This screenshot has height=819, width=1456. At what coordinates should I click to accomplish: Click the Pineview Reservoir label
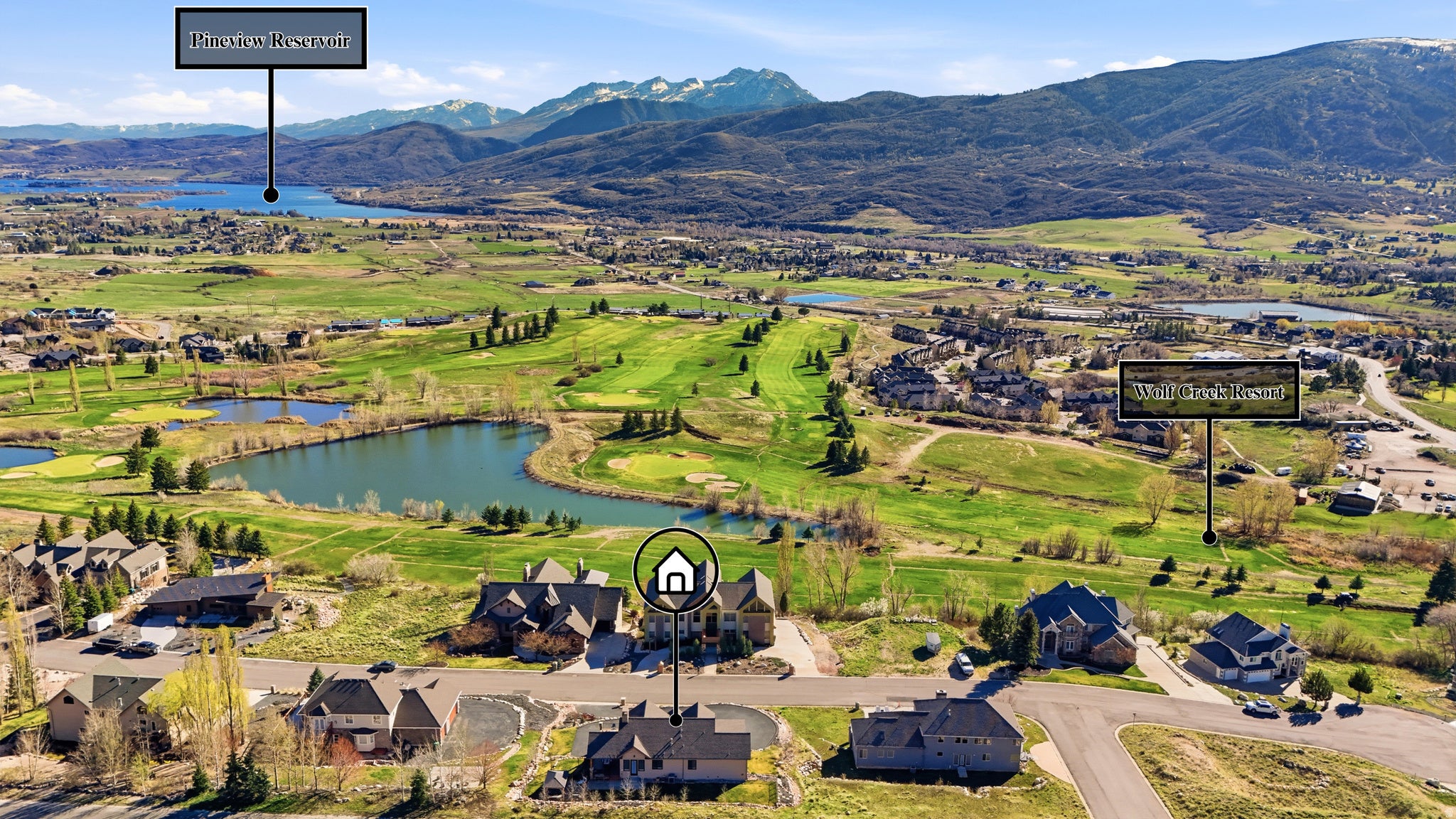click(270, 39)
